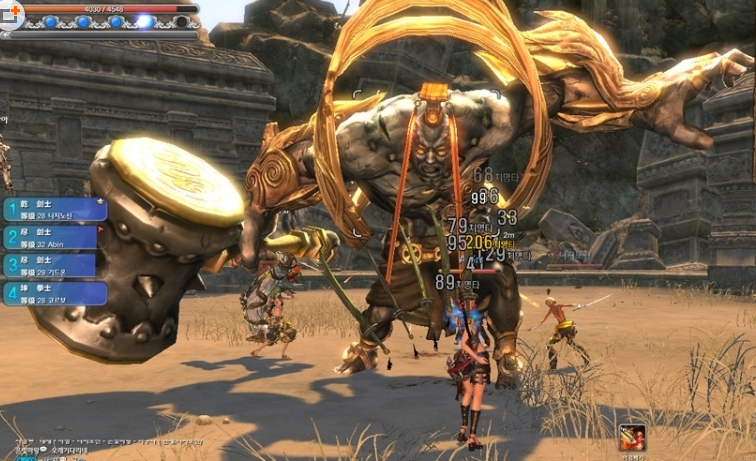Select party member Abin, level 32
This screenshot has height=461, width=756.
click(55, 237)
